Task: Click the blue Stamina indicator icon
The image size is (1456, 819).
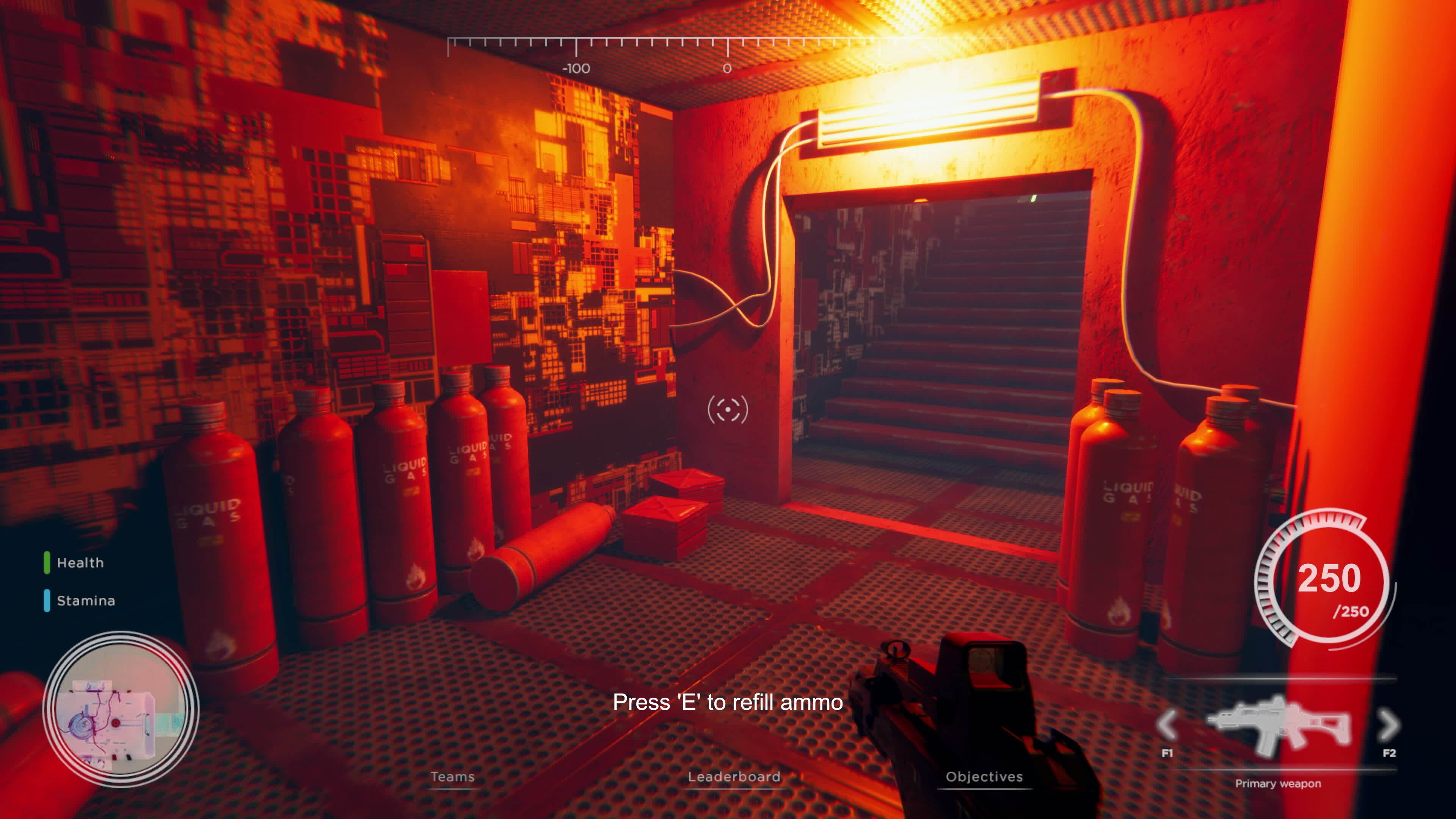Action: coord(47,600)
